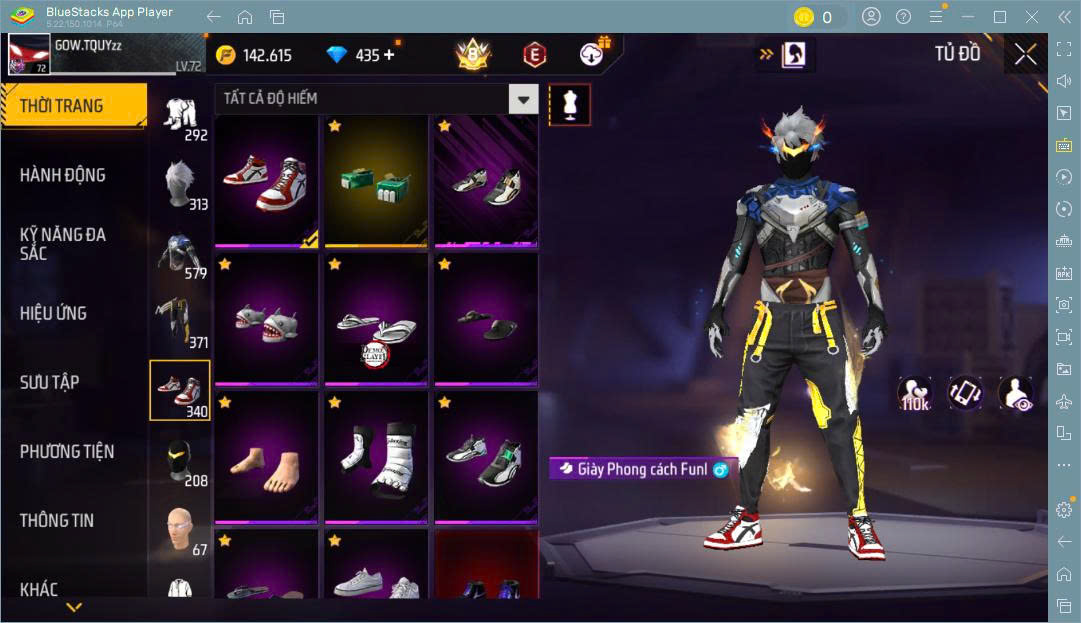Close the TỦ ĐỒ wardrobe screen
The width and height of the screenshot is (1081, 623).
[x=1025, y=55]
